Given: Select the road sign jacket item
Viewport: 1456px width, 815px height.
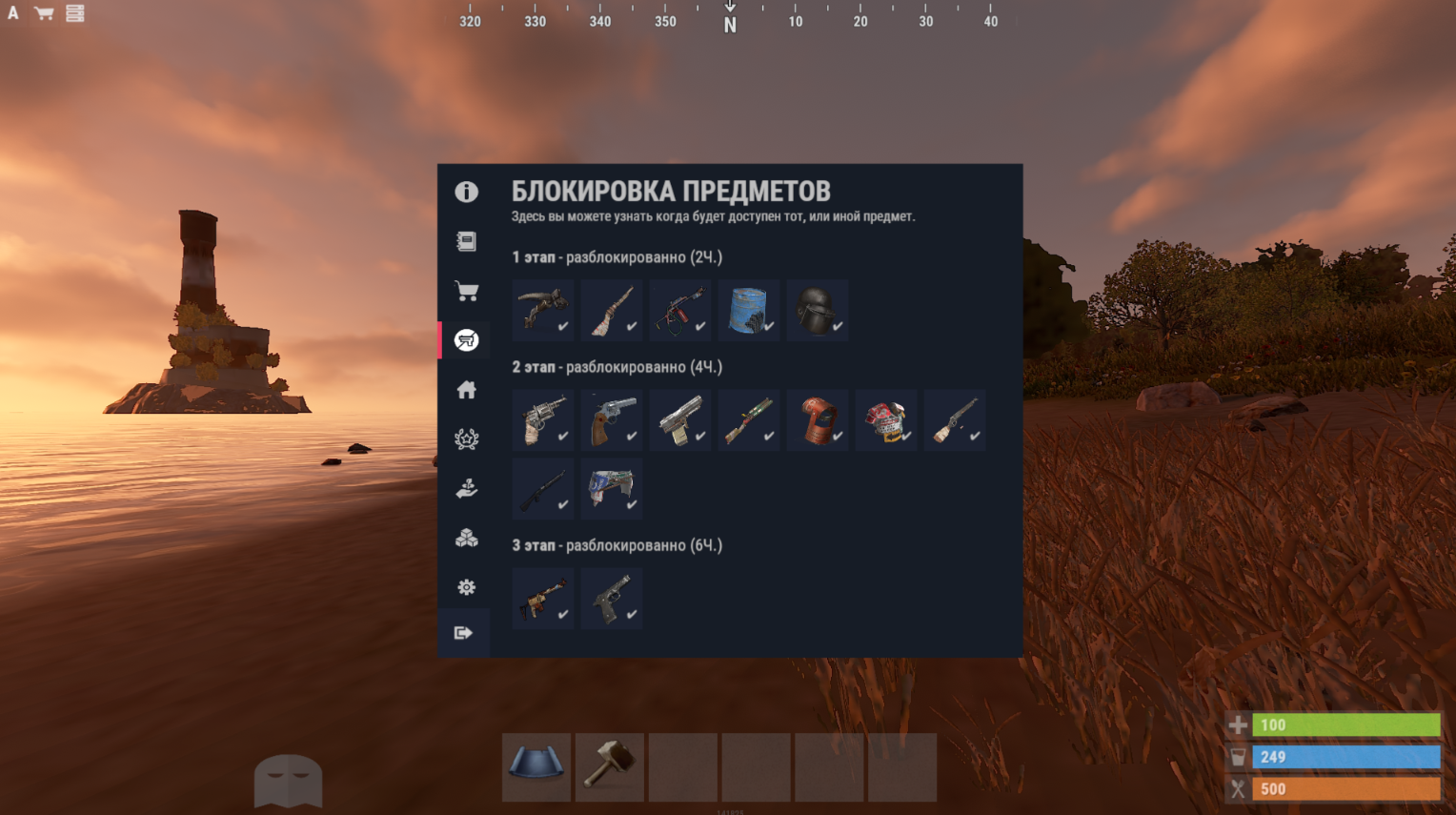Looking at the screenshot, I should (885, 420).
